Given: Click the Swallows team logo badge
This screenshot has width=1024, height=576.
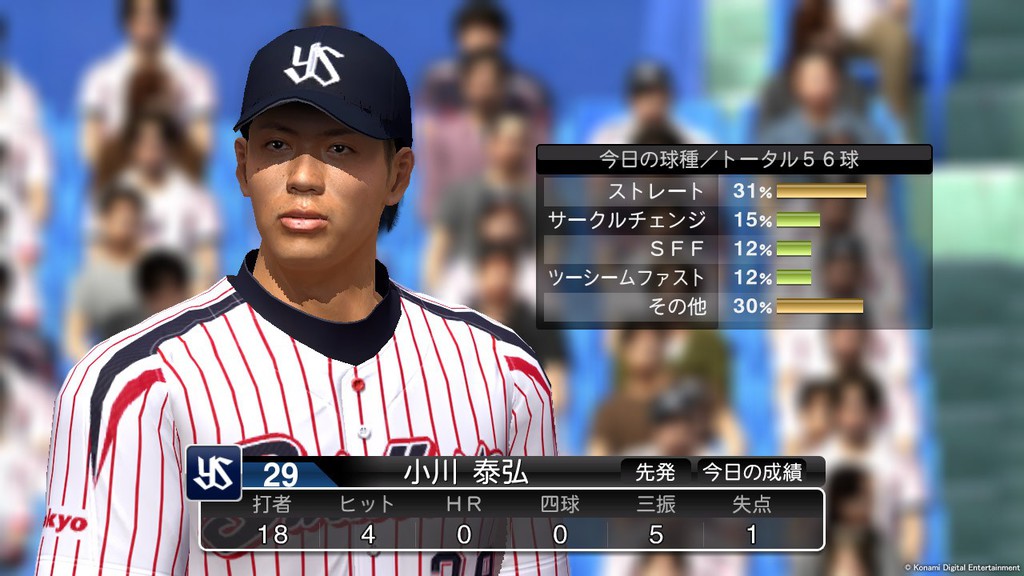Looking at the screenshot, I should tap(213, 472).
